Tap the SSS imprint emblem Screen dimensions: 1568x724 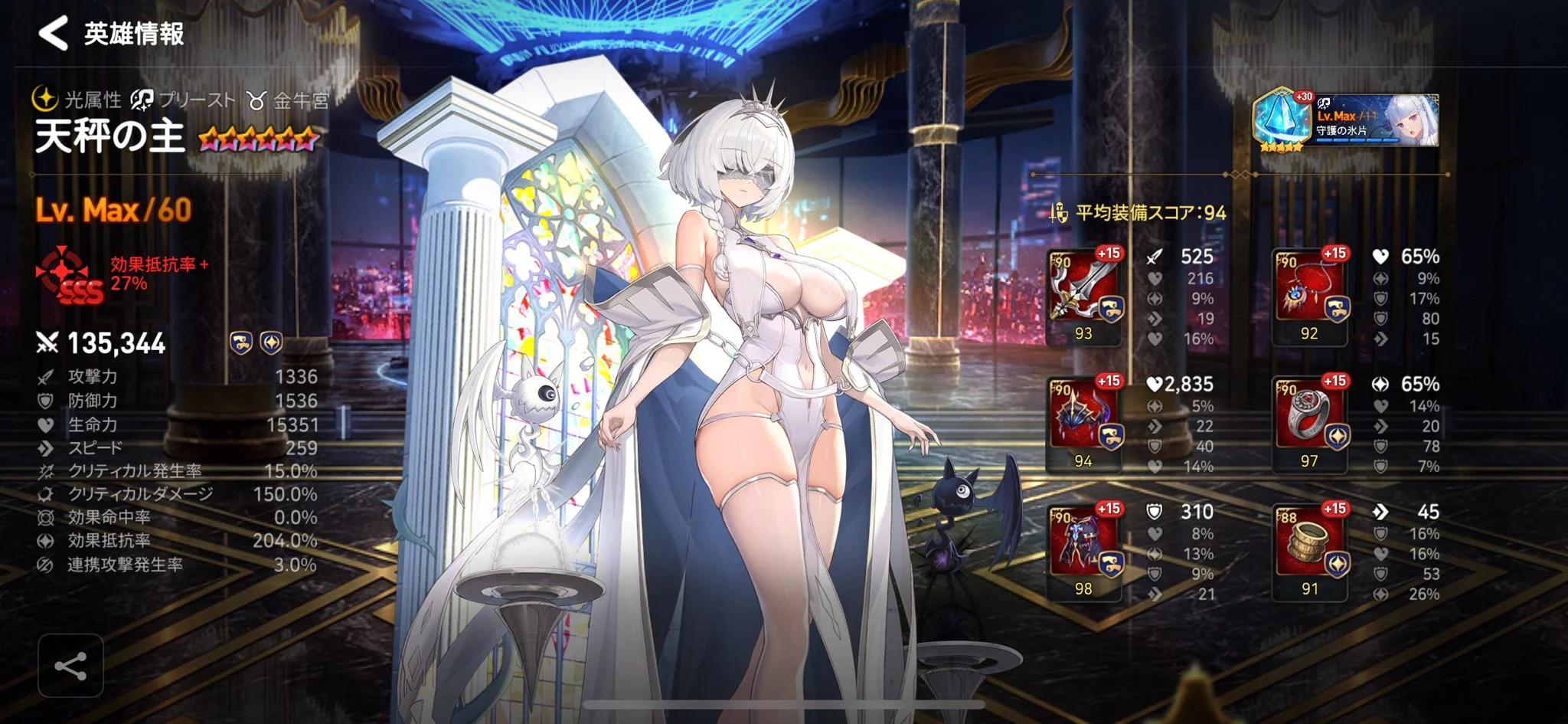click(68, 276)
